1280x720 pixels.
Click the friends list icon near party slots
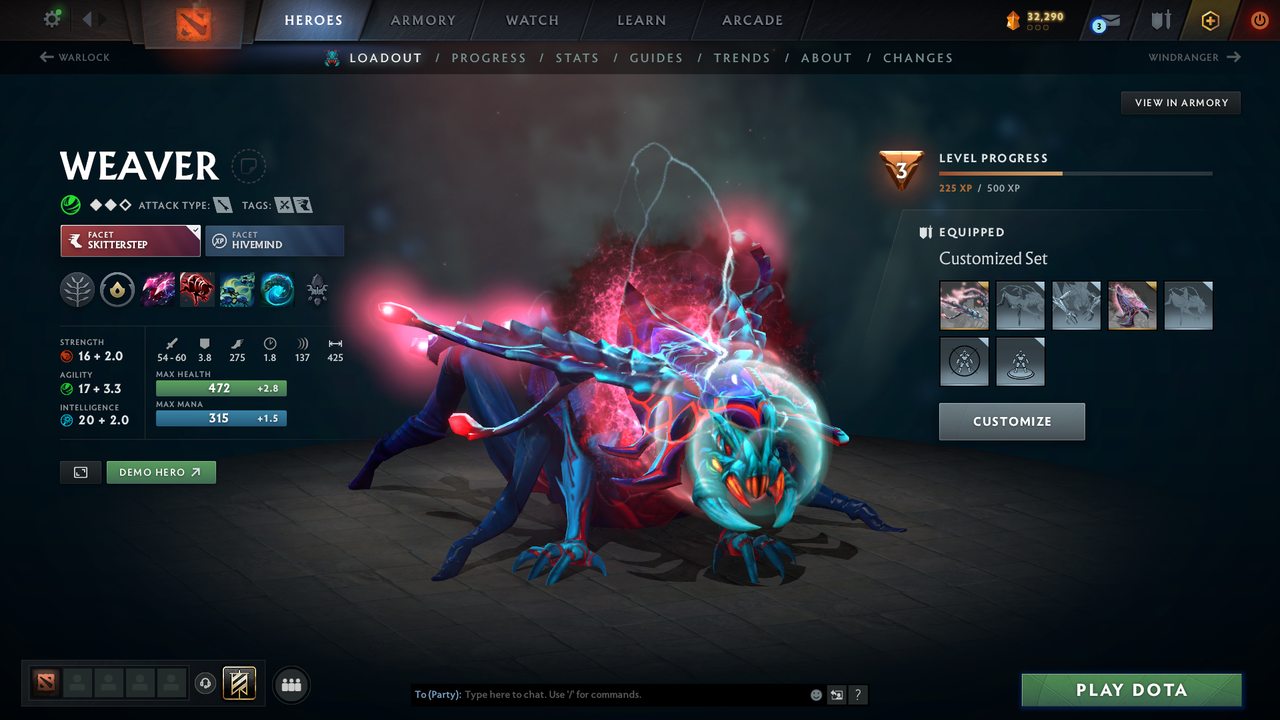pyautogui.click(x=291, y=684)
